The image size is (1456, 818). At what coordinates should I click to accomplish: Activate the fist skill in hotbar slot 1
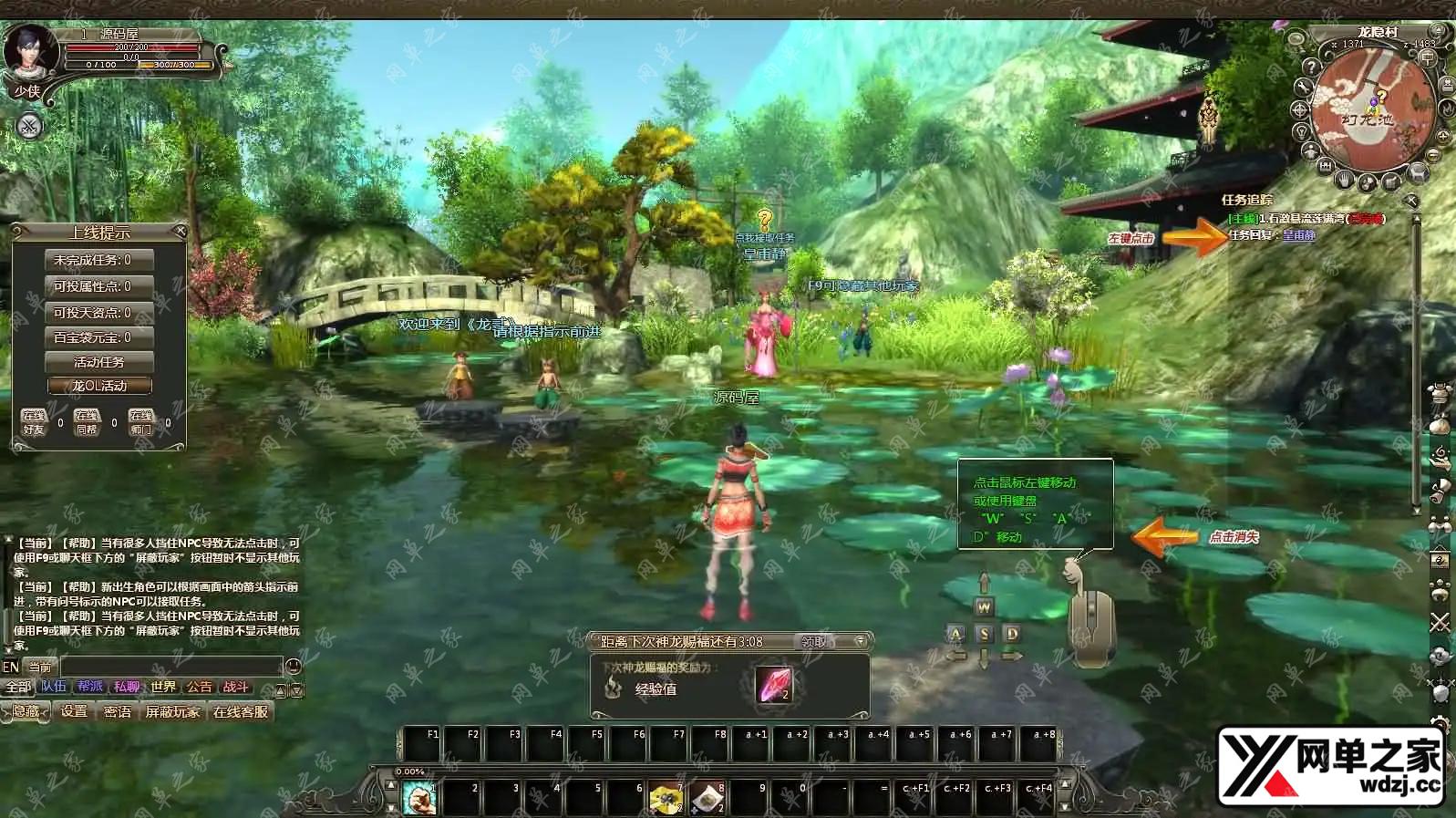coord(419,799)
